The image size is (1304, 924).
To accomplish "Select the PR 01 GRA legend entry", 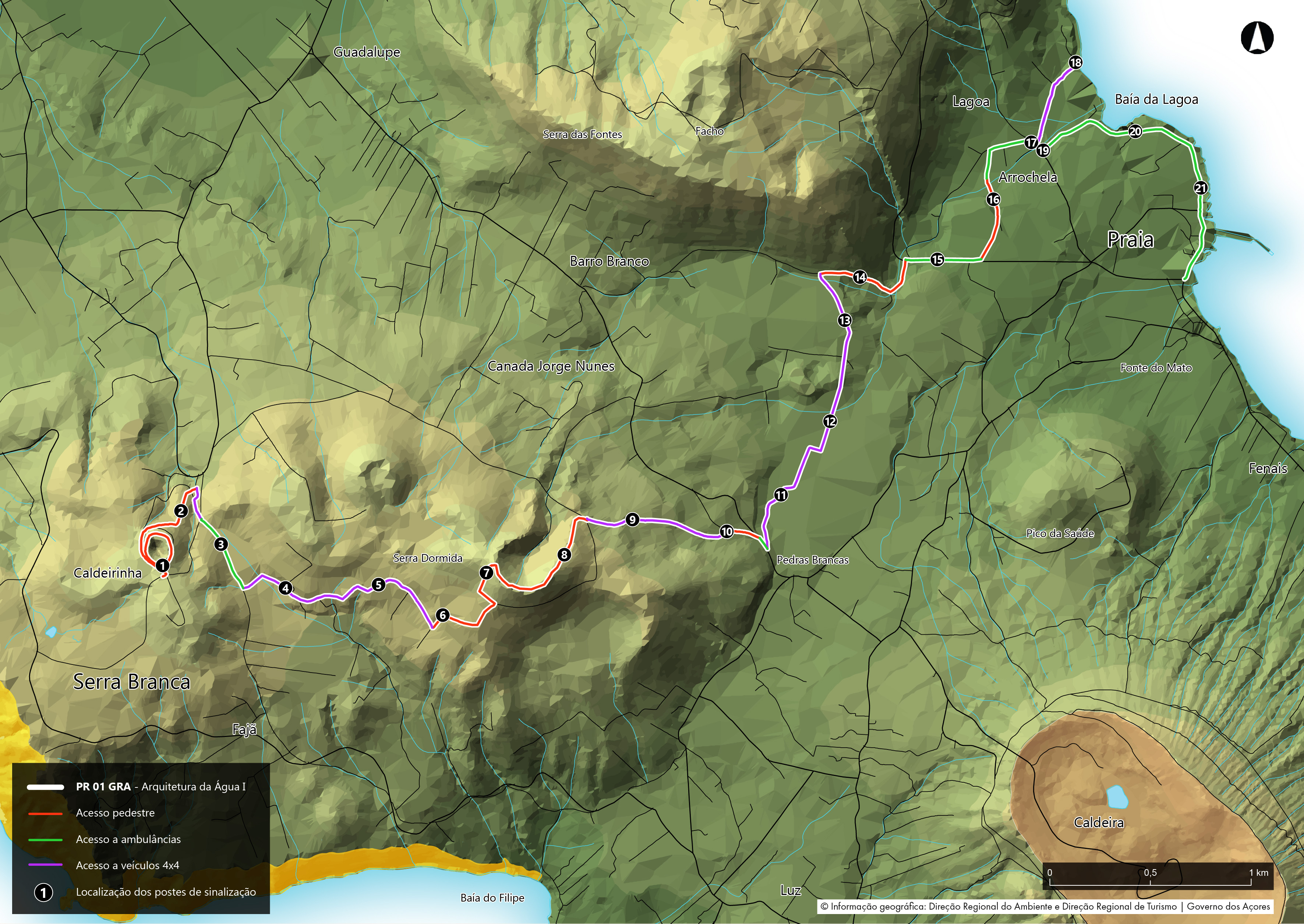I will tap(161, 787).
